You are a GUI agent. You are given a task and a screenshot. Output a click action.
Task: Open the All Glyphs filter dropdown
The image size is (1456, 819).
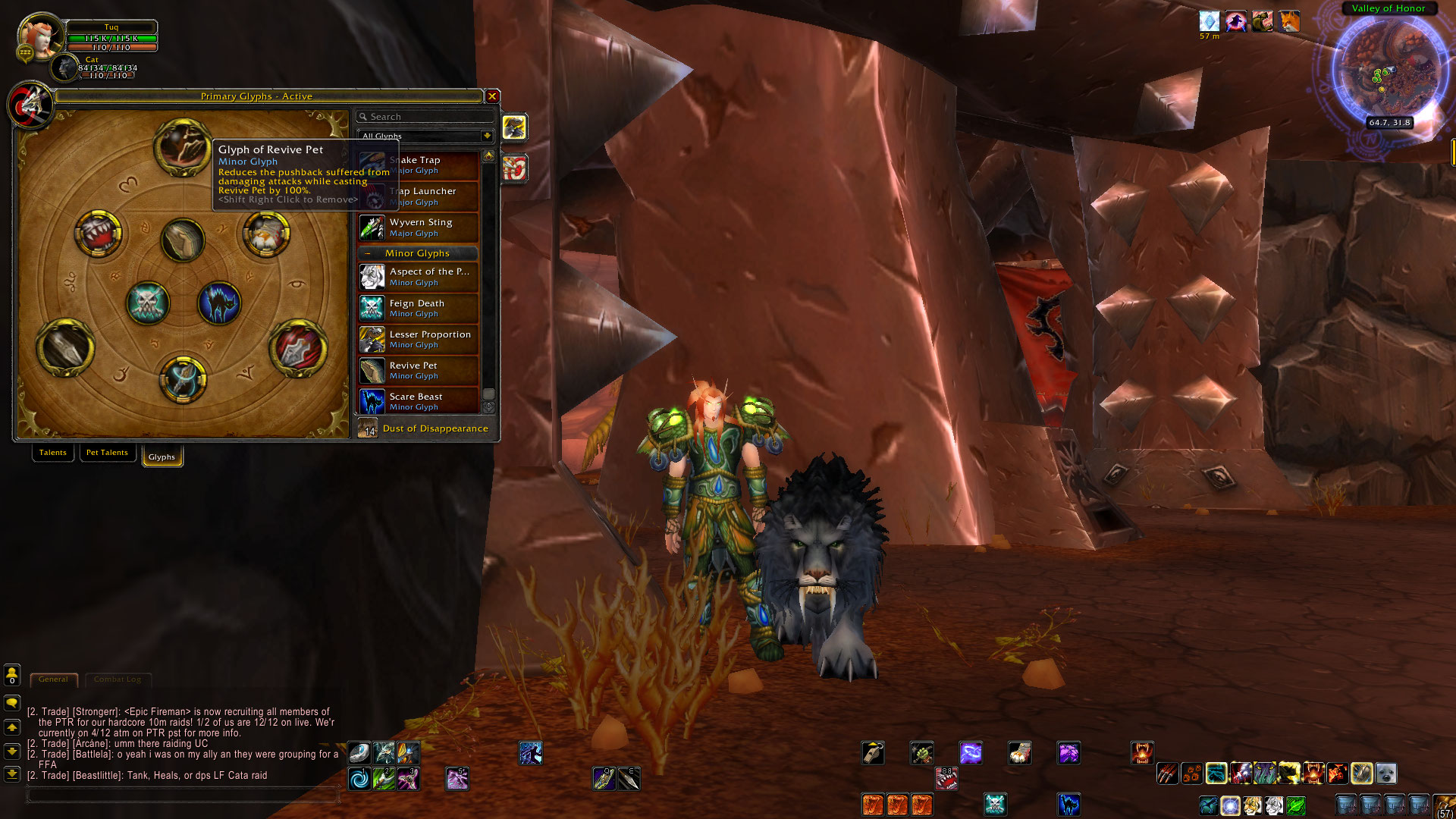pyautogui.click(x=486, y=136)
